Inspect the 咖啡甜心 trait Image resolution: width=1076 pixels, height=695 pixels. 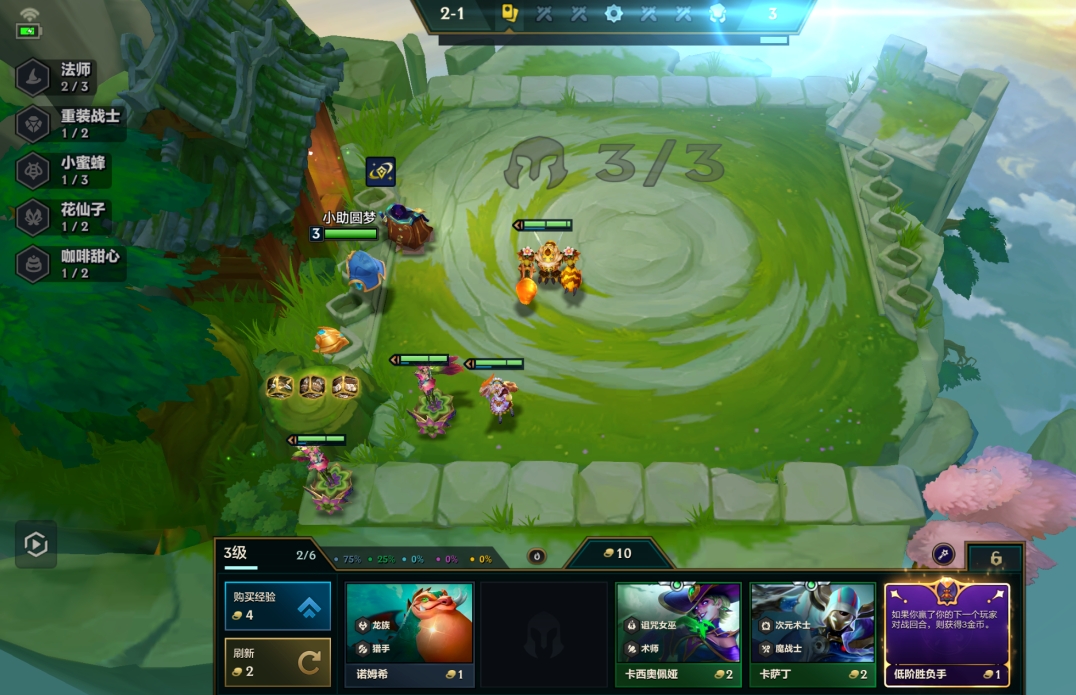[68, 264]
